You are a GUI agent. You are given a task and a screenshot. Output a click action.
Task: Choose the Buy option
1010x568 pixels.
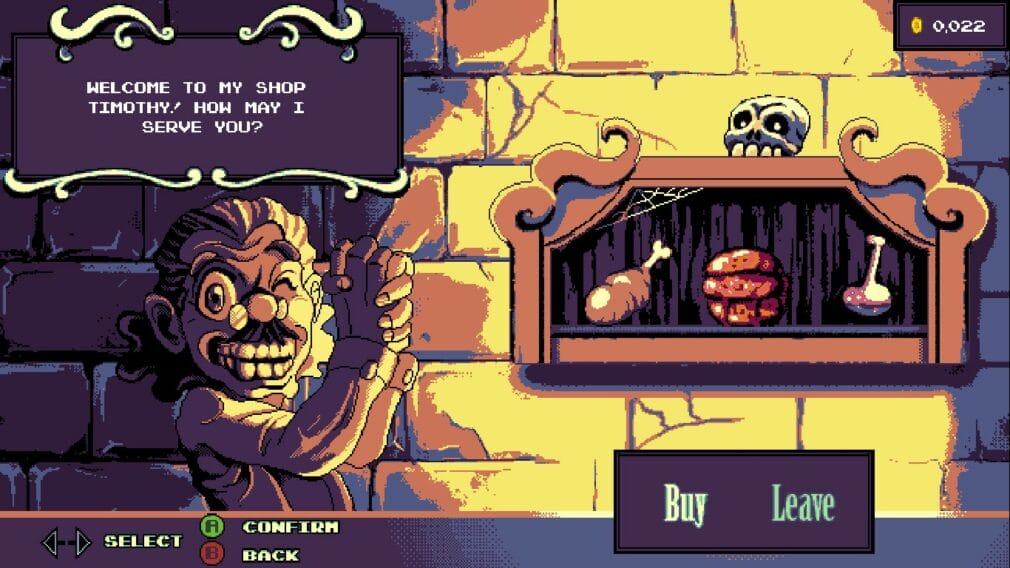point(685,505)
